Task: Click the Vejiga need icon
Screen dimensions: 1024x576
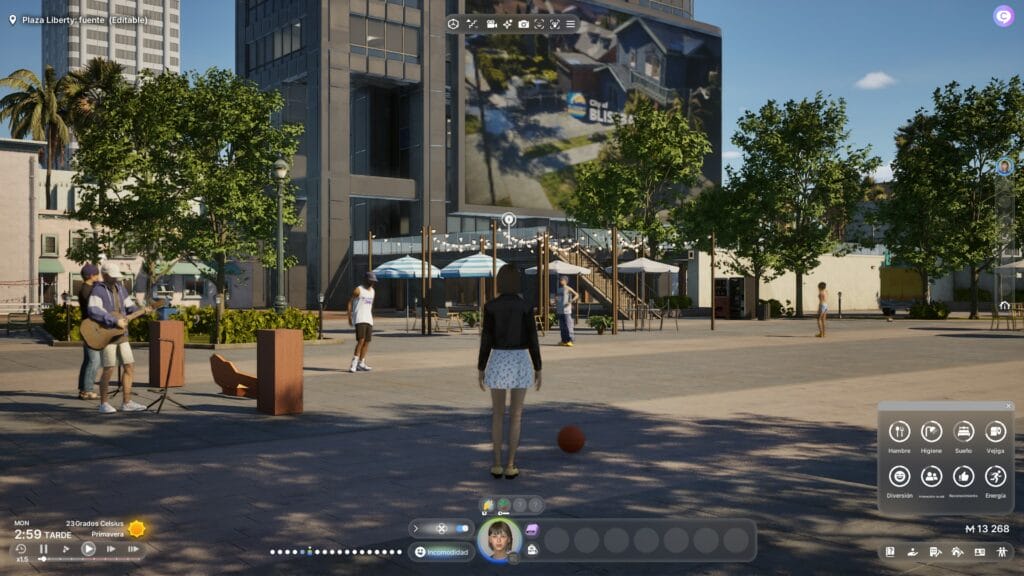Action: 995,431
